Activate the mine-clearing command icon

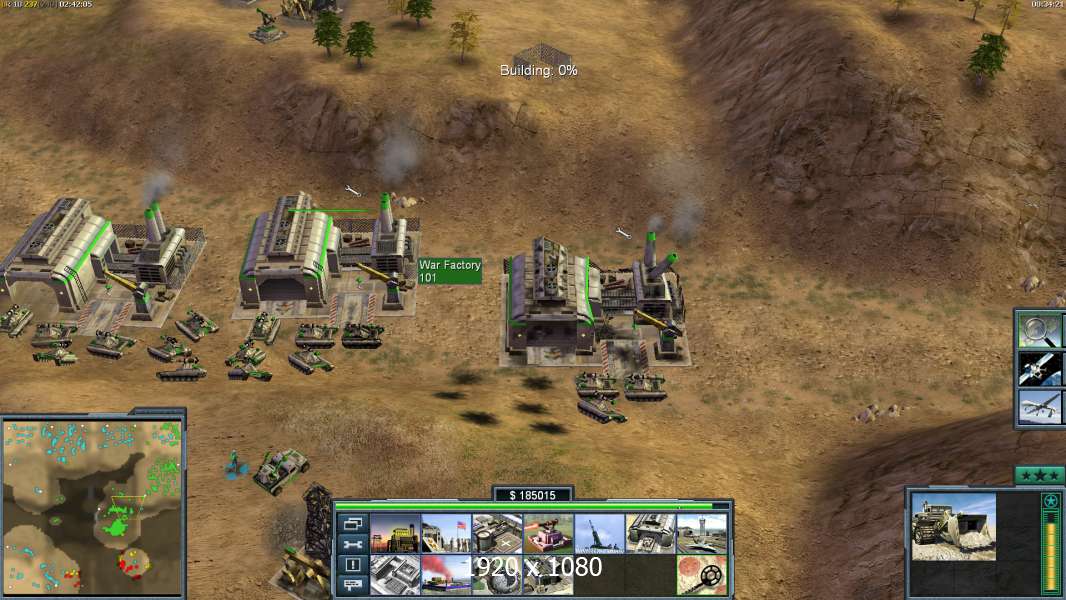702,574
